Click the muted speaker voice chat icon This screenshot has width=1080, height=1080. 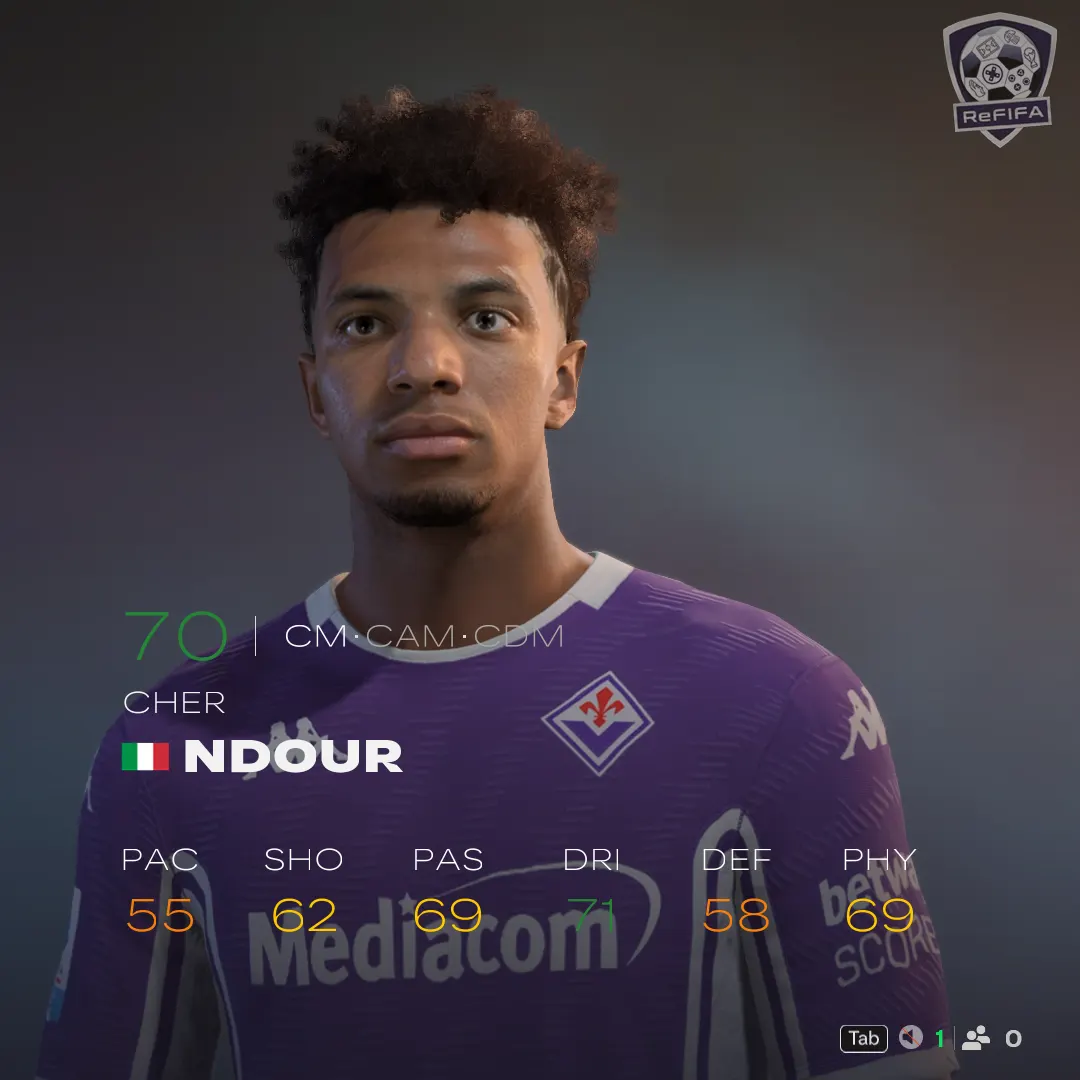(x=909, y=1038)
